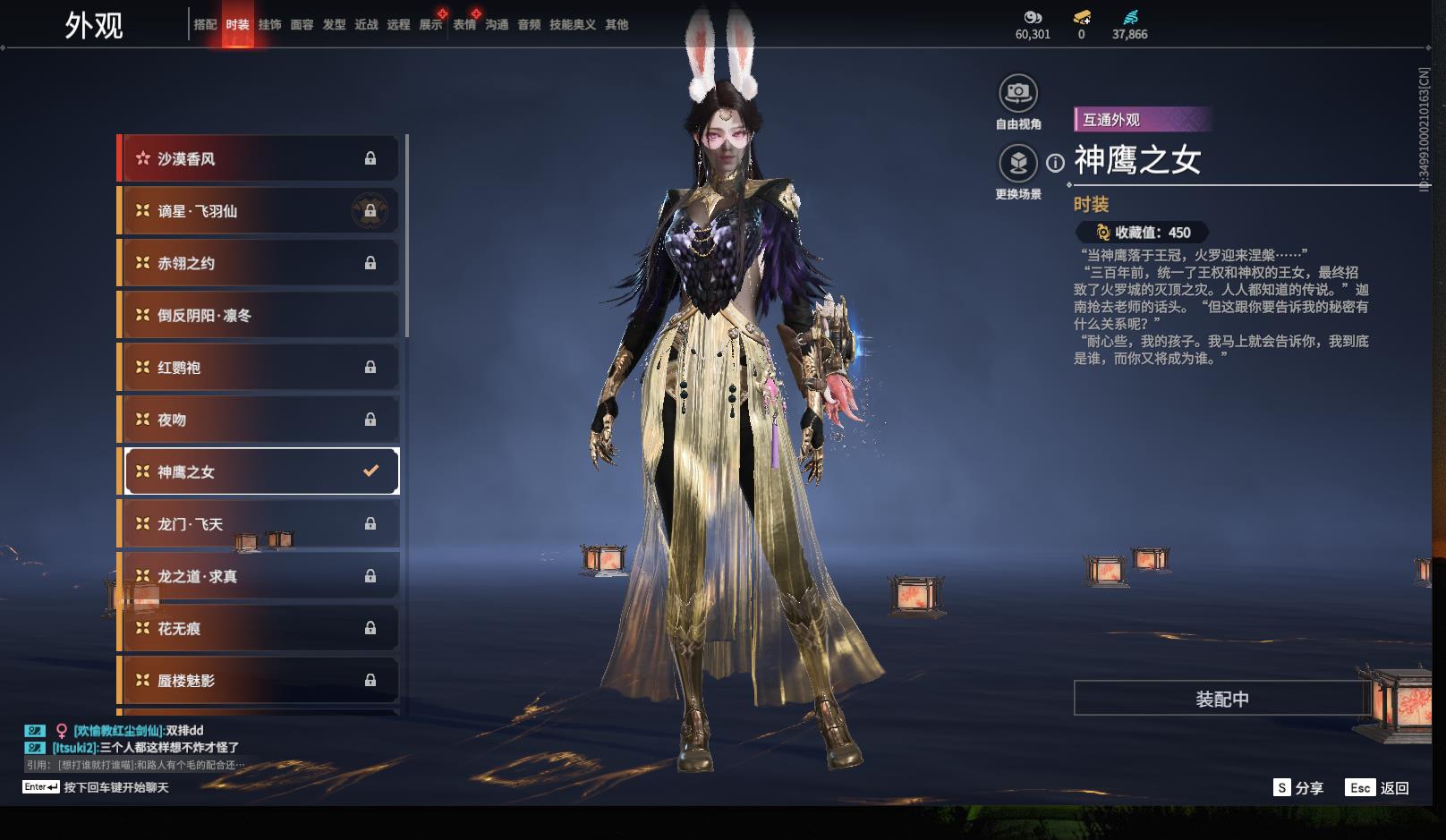
Task: Click the 更换场景 change scene icon
Action: click(x=1018, y=164)
